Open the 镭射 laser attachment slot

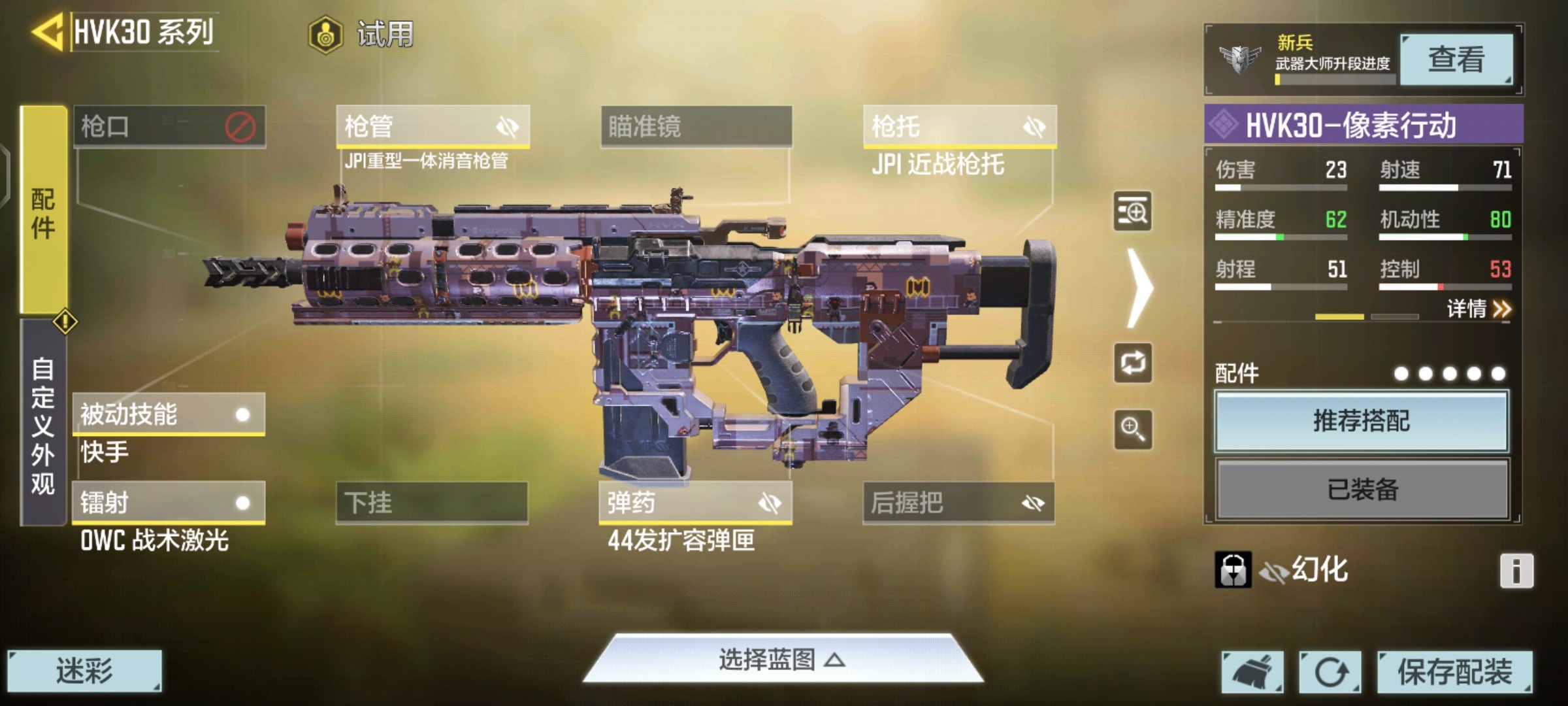(x=168, y=503)
